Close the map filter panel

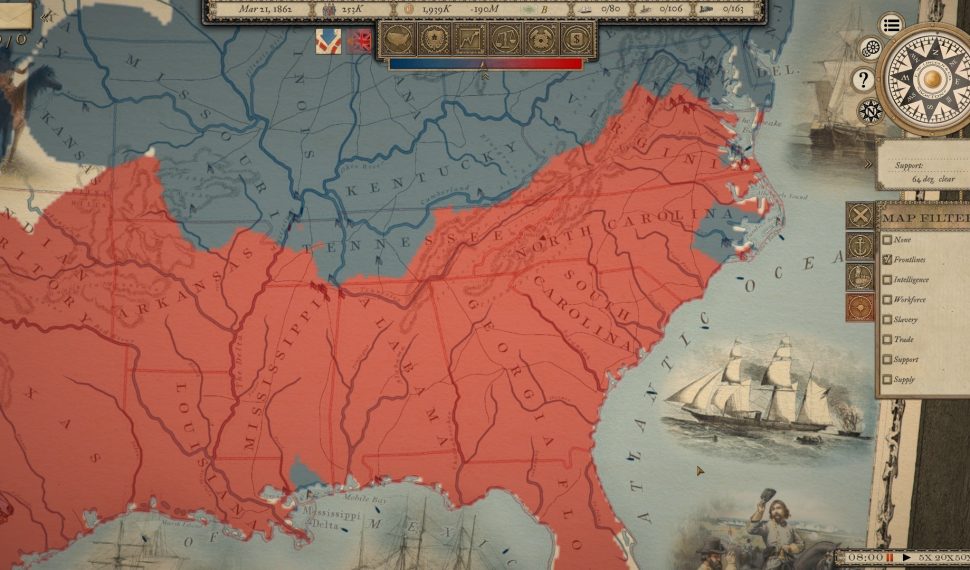[860, 216]
